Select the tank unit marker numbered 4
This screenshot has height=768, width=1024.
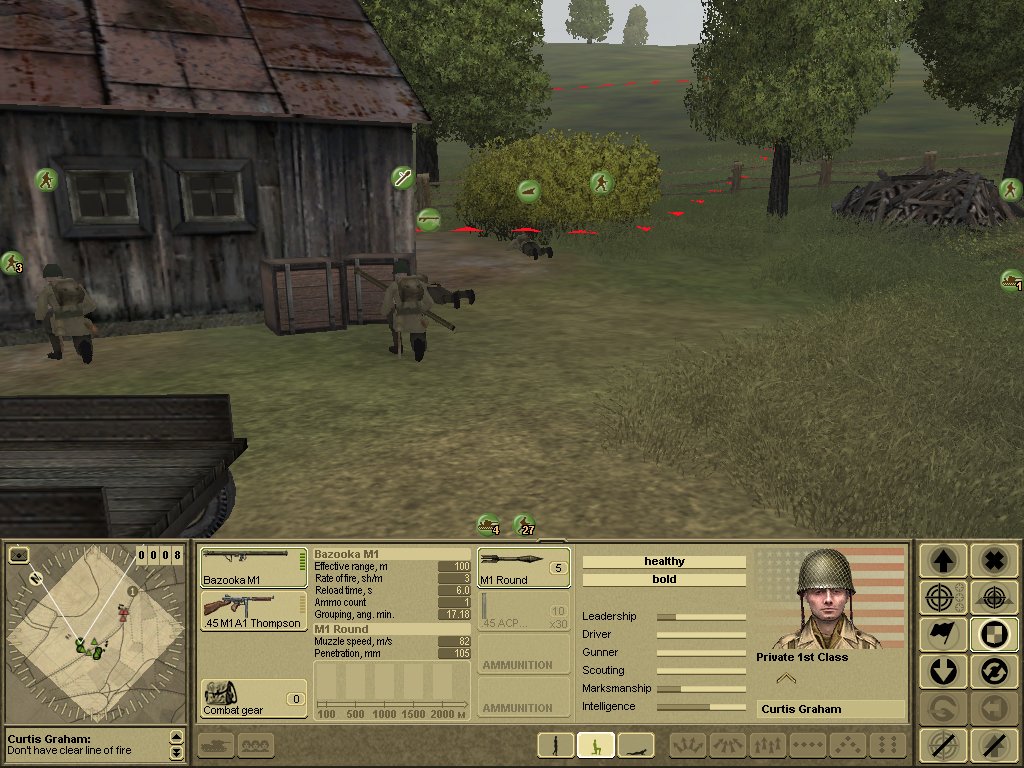click(x=488, y=524)
